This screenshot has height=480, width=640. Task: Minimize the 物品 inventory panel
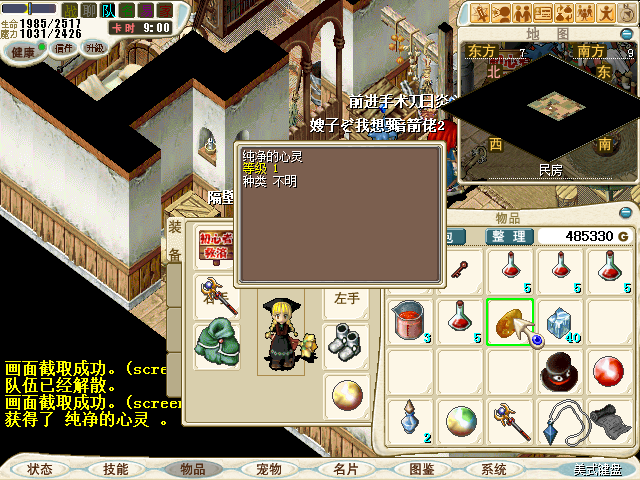(x=626, y=213)
